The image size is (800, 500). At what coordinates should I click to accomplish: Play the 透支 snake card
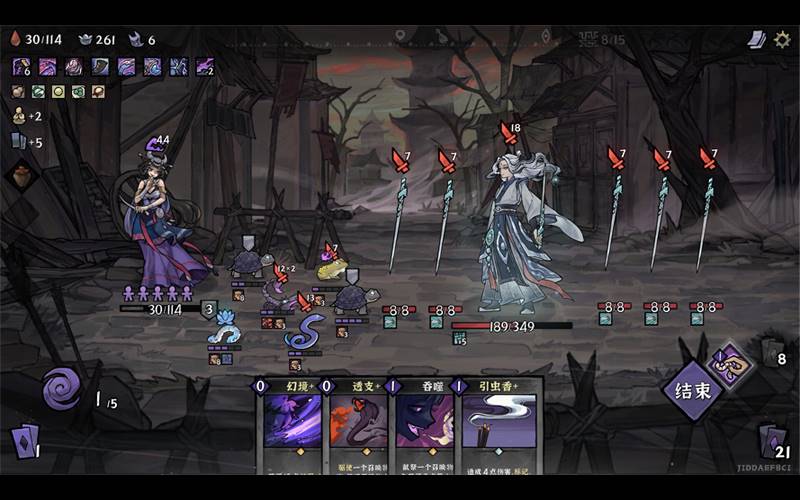point(359,422)
